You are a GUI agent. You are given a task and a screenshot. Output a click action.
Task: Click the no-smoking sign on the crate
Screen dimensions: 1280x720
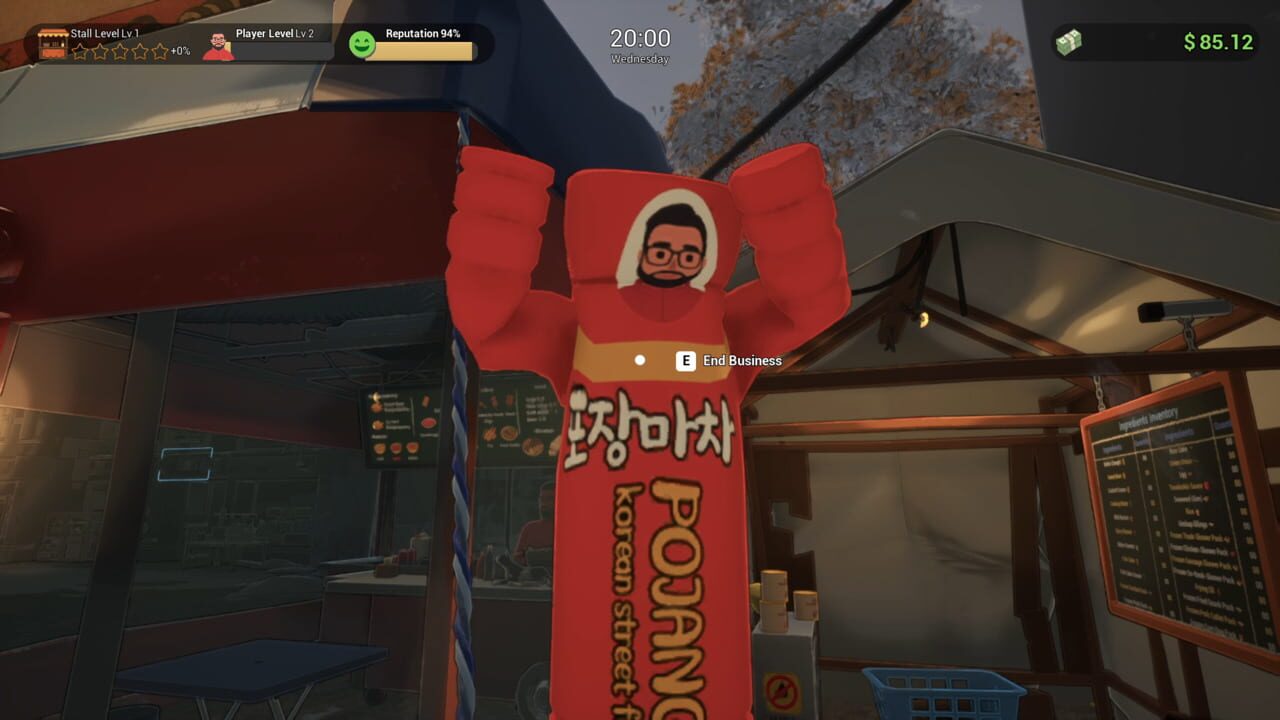click(781, 688)
